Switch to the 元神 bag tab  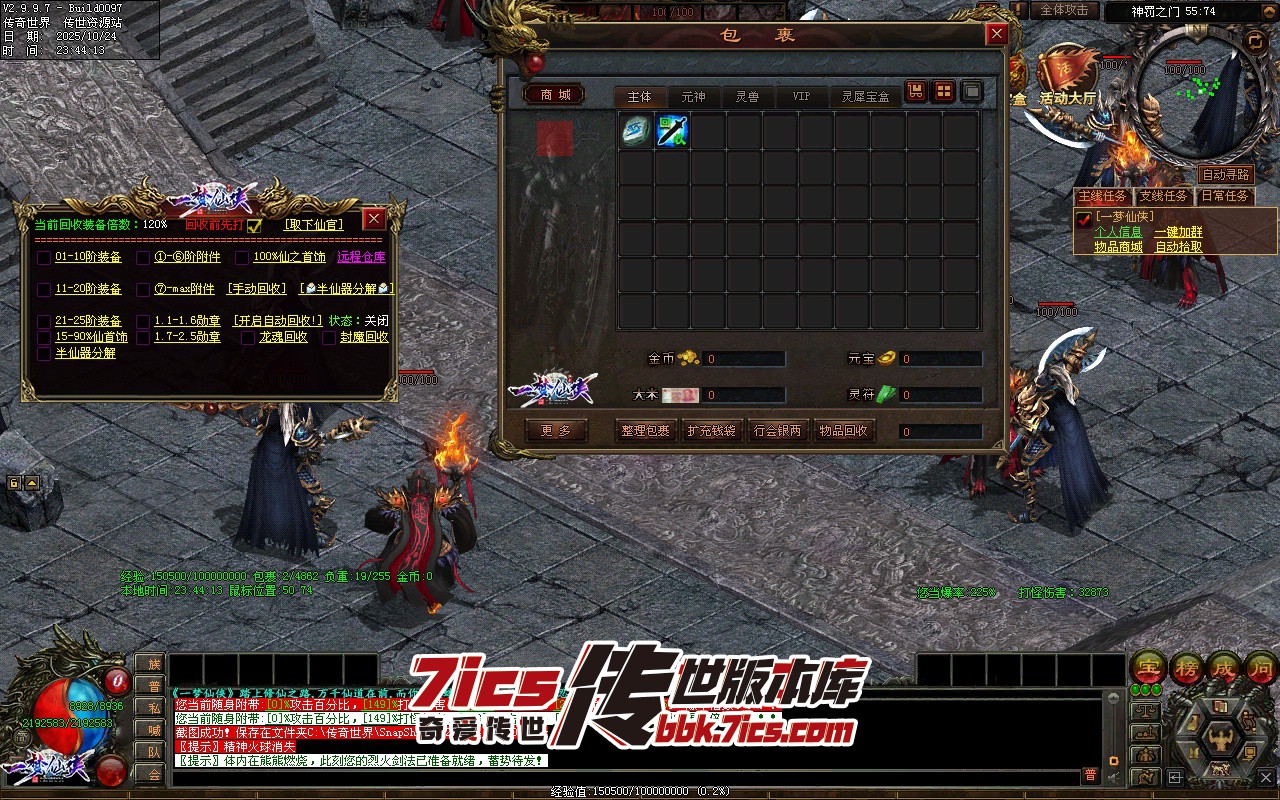(693, 97)
